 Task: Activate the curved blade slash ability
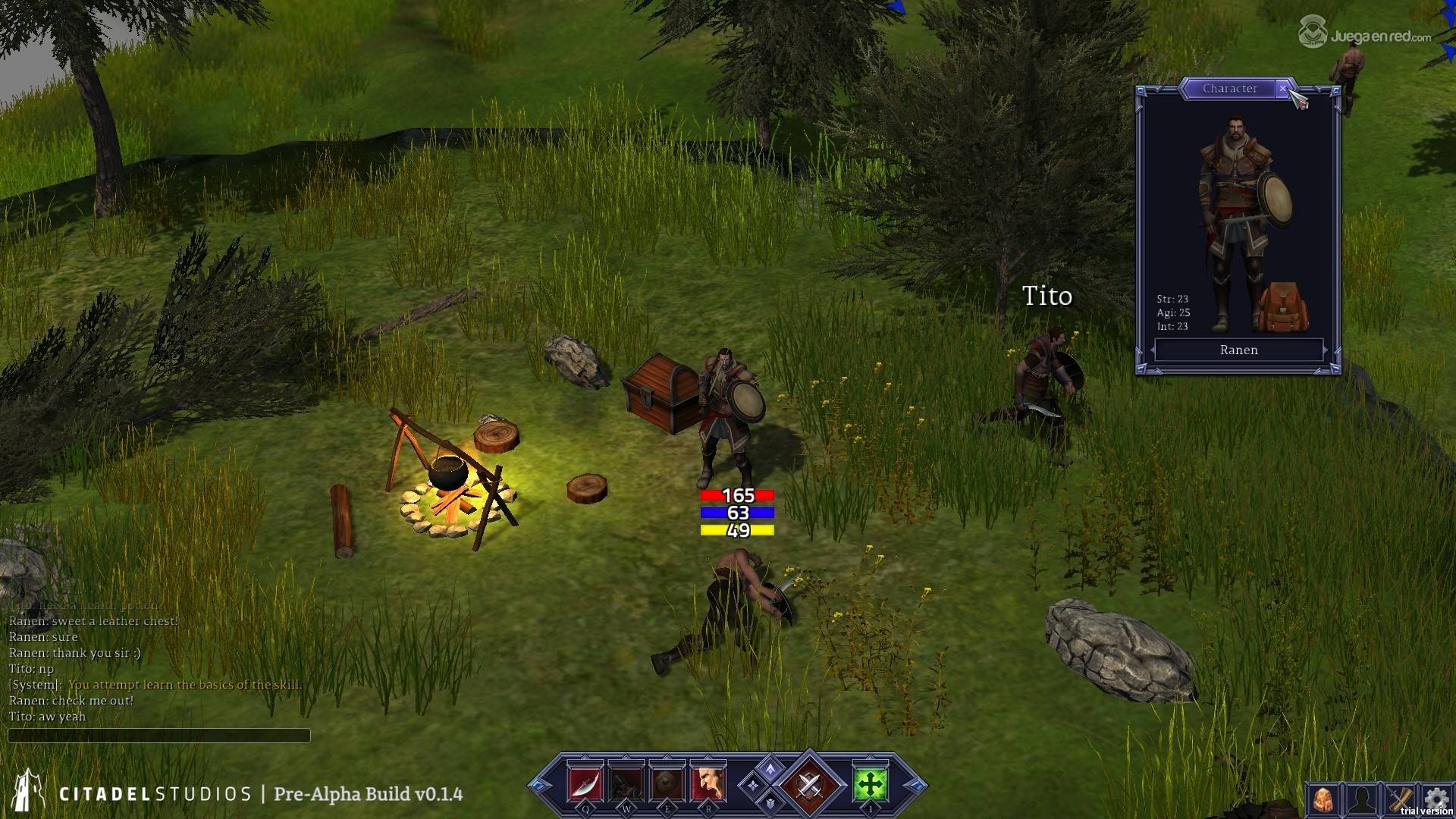click(585, 784)
